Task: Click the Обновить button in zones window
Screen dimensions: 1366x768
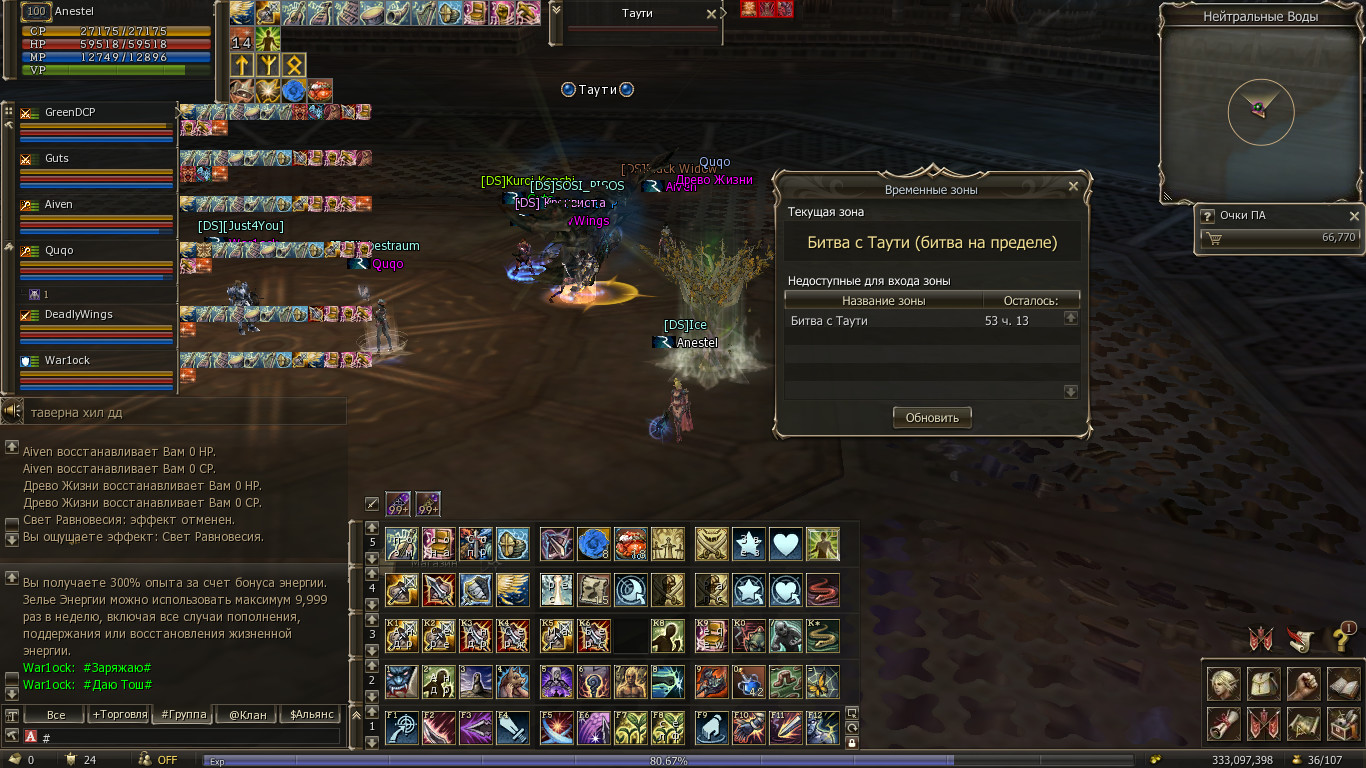Action: pyautogui.click(x=932, y=418)
